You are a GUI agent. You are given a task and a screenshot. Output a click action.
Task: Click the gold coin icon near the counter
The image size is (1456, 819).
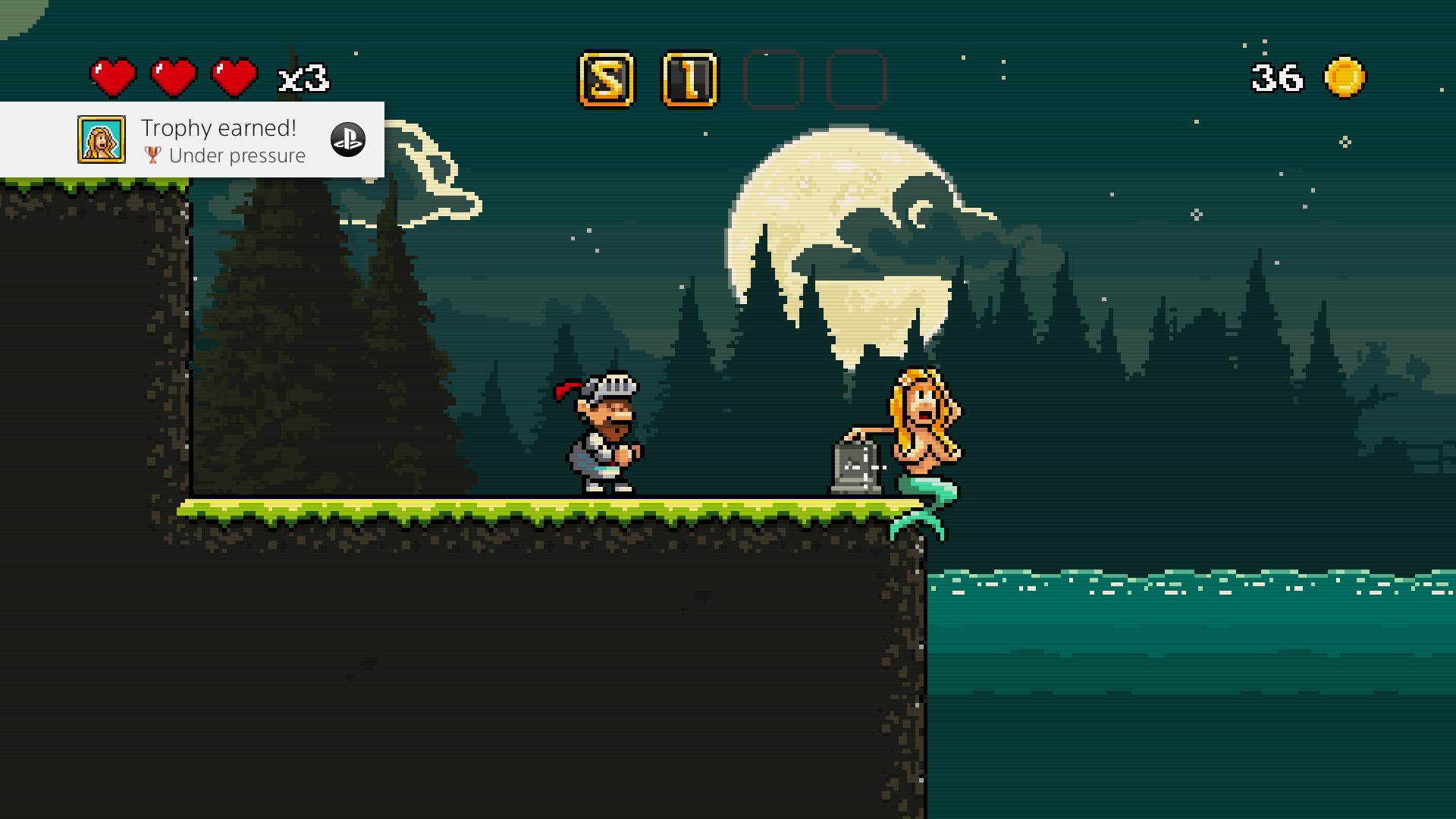point(1345,76)
